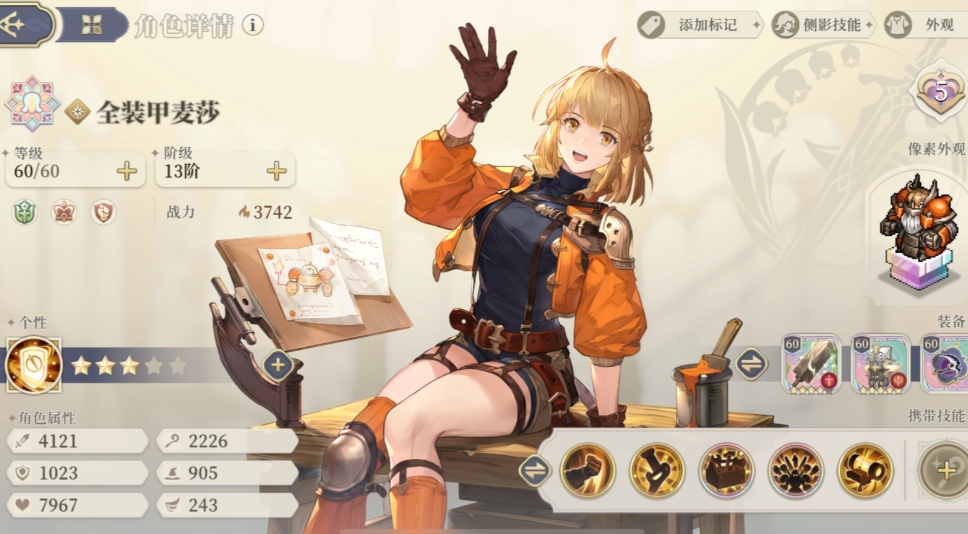Select the hammer weapon equipment slot
Screen dimensions: 968x534
[x=810, y=364]
